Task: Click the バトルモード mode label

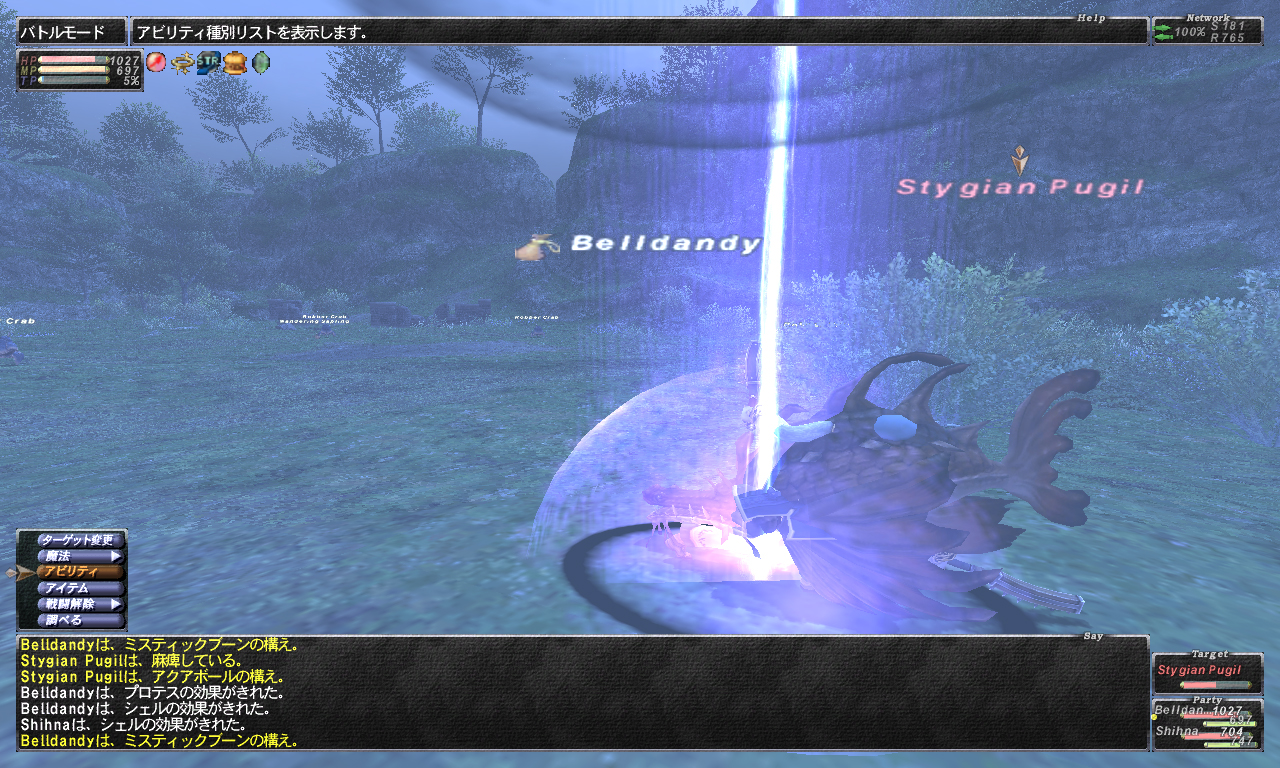Action: click(72, 32)
